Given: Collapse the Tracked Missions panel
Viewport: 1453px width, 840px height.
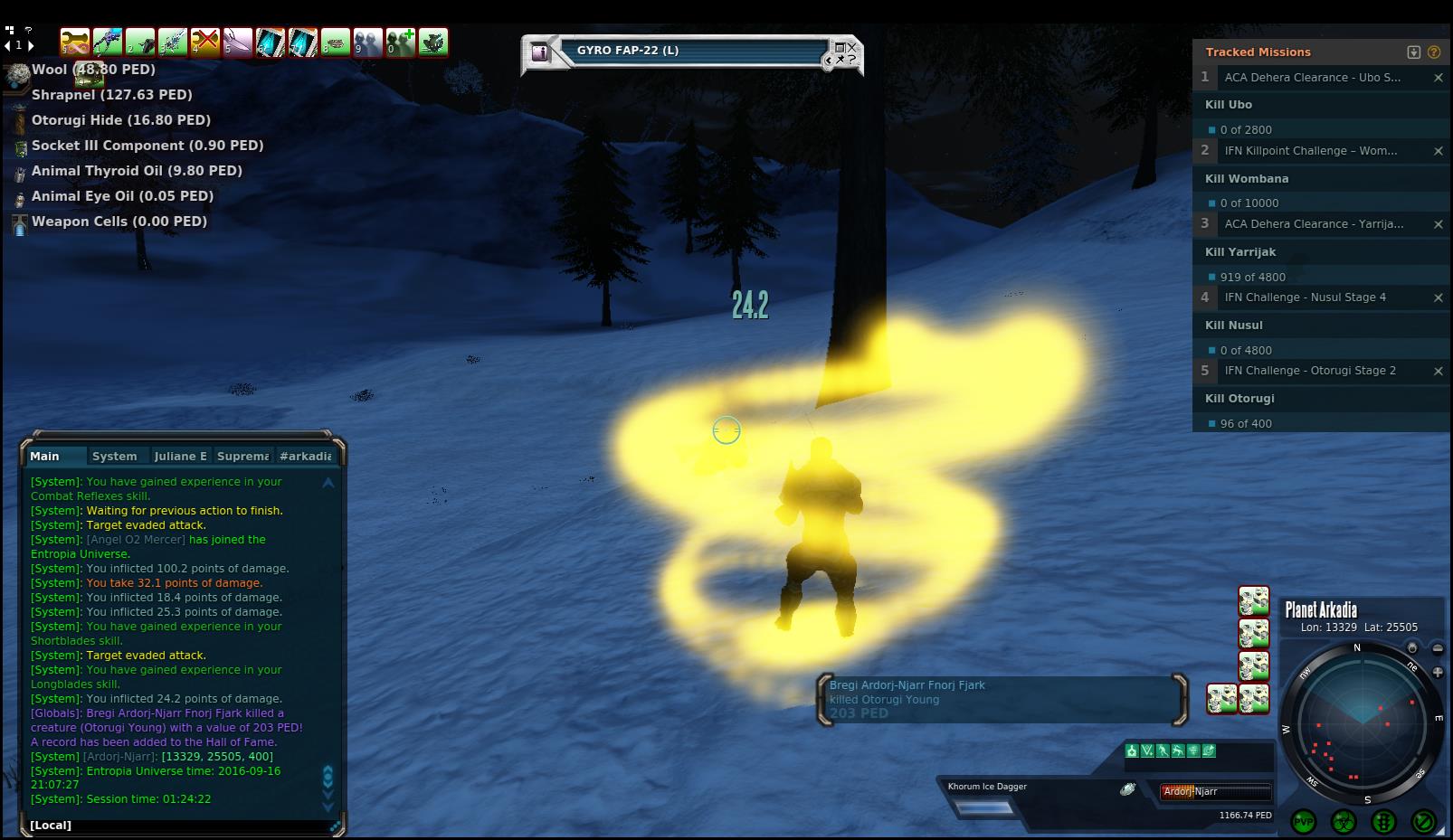Looking at the screenshot, I should point(1414,52).
